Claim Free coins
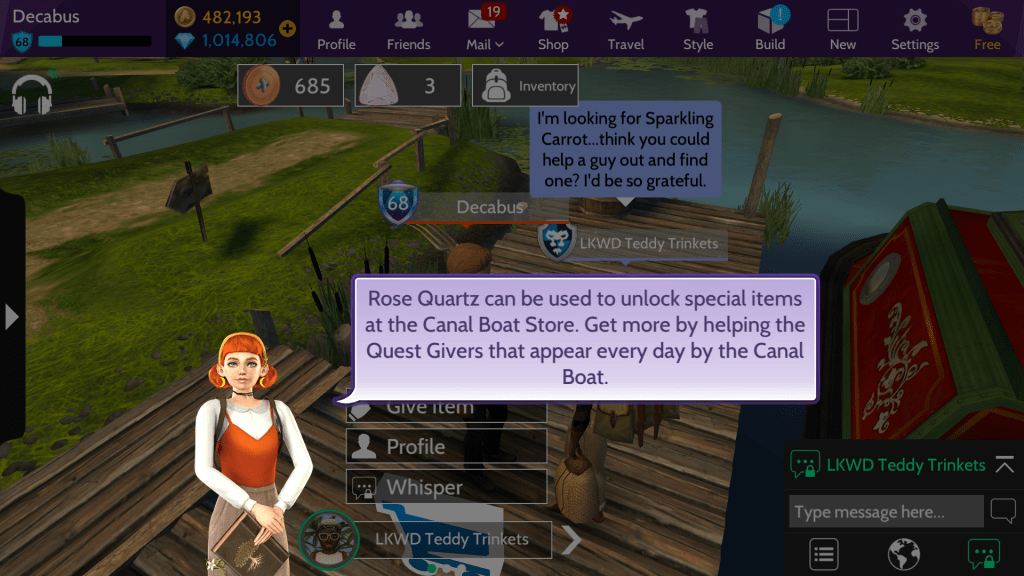The image size is (1024, 576). (x=987, y=29)
